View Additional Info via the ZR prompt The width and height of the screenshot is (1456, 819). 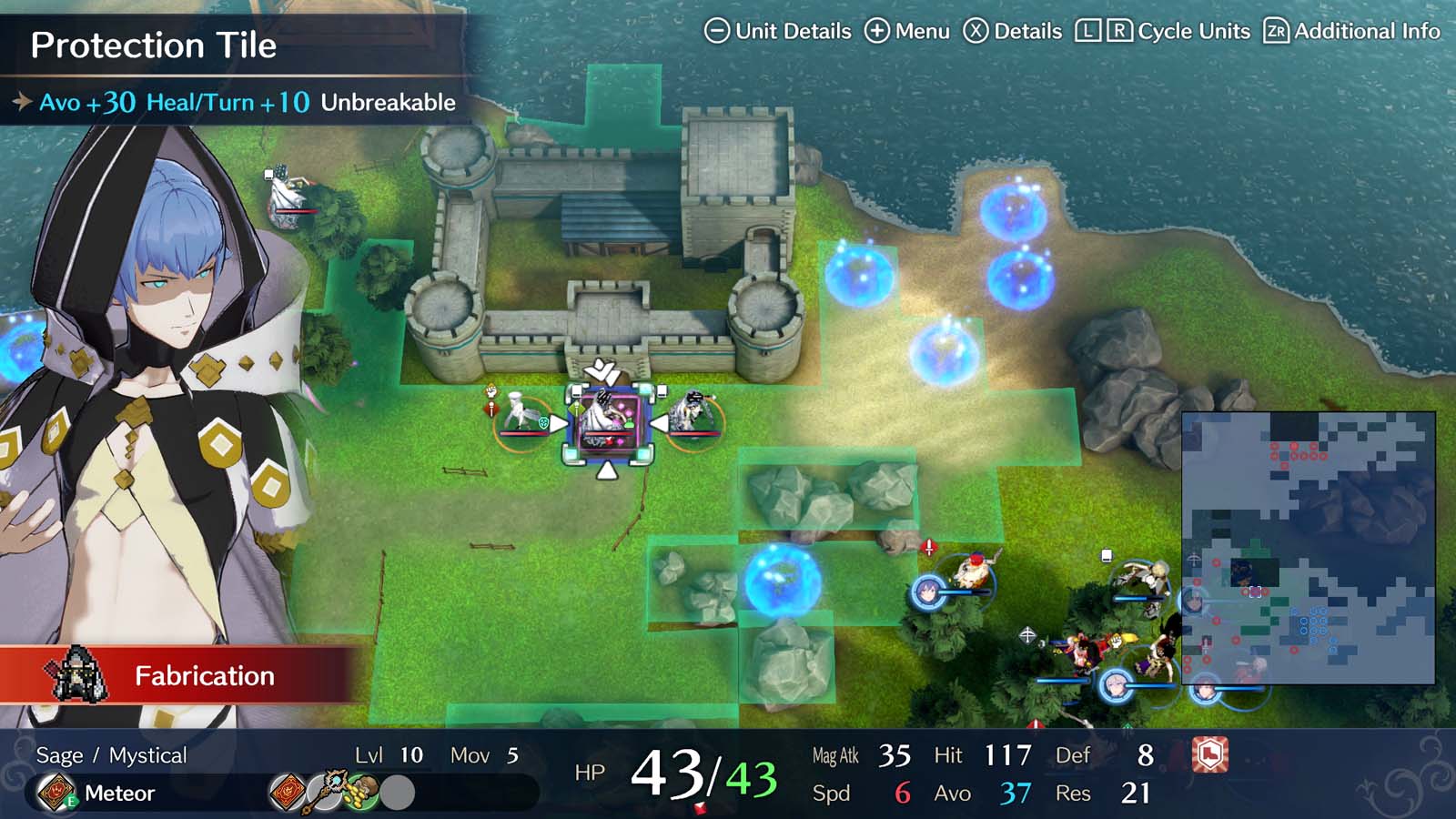1274,30
